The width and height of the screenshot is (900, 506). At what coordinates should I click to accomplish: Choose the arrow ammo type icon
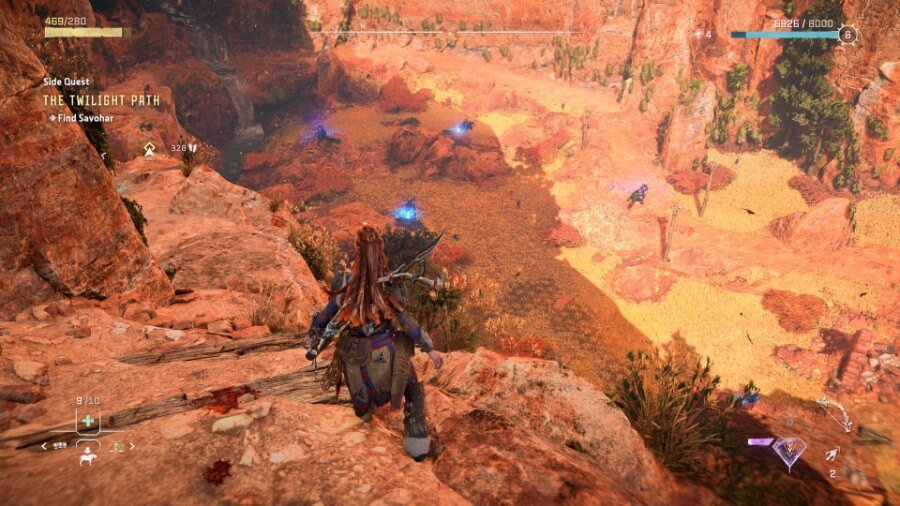tap(831, 456)
